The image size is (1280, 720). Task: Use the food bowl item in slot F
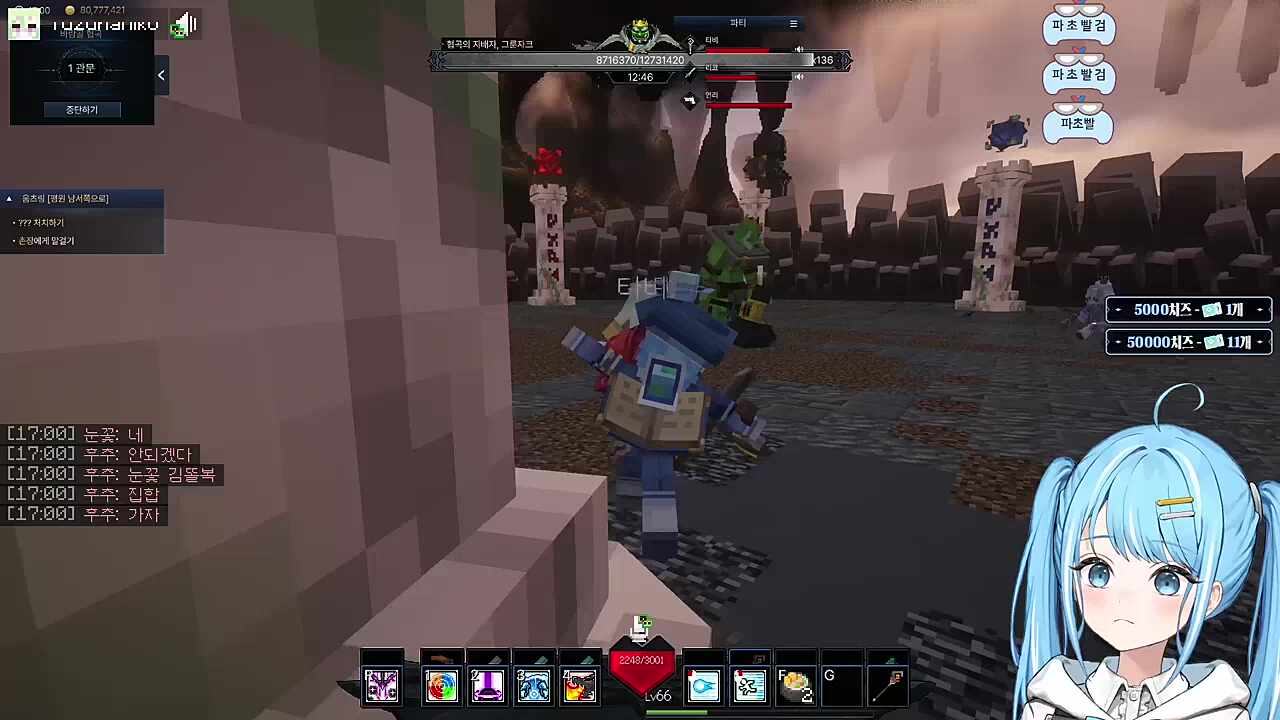click(x=796, y=685)
